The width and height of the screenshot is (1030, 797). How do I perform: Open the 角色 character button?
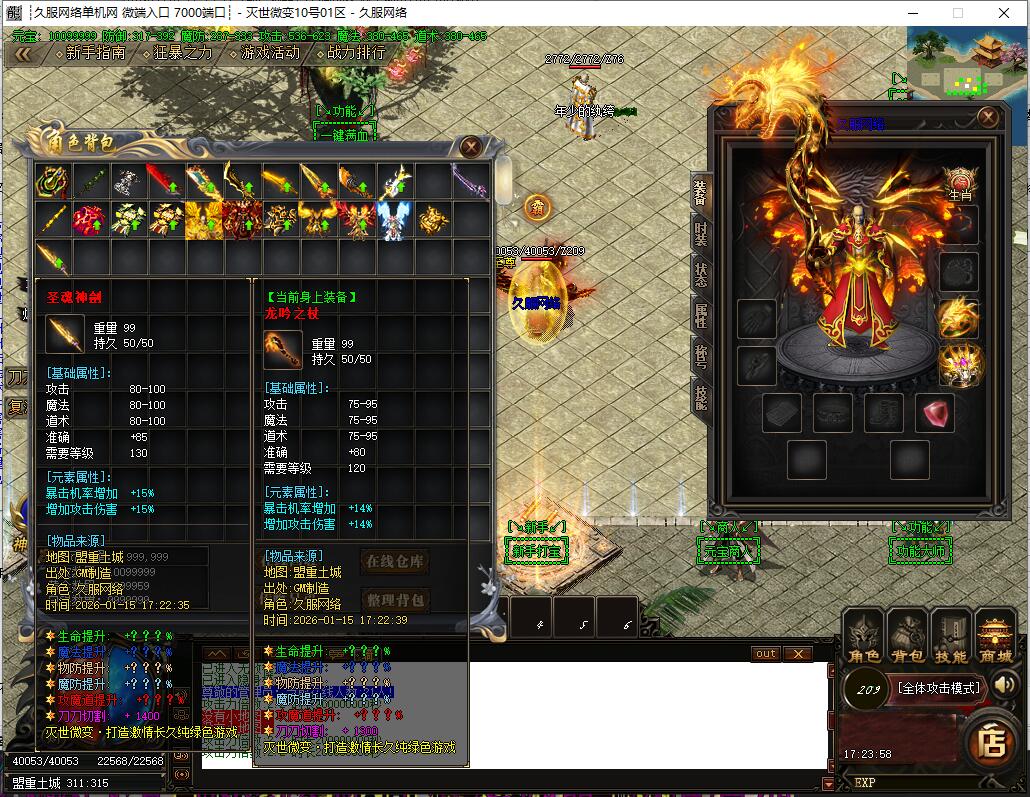pos(864,637)
